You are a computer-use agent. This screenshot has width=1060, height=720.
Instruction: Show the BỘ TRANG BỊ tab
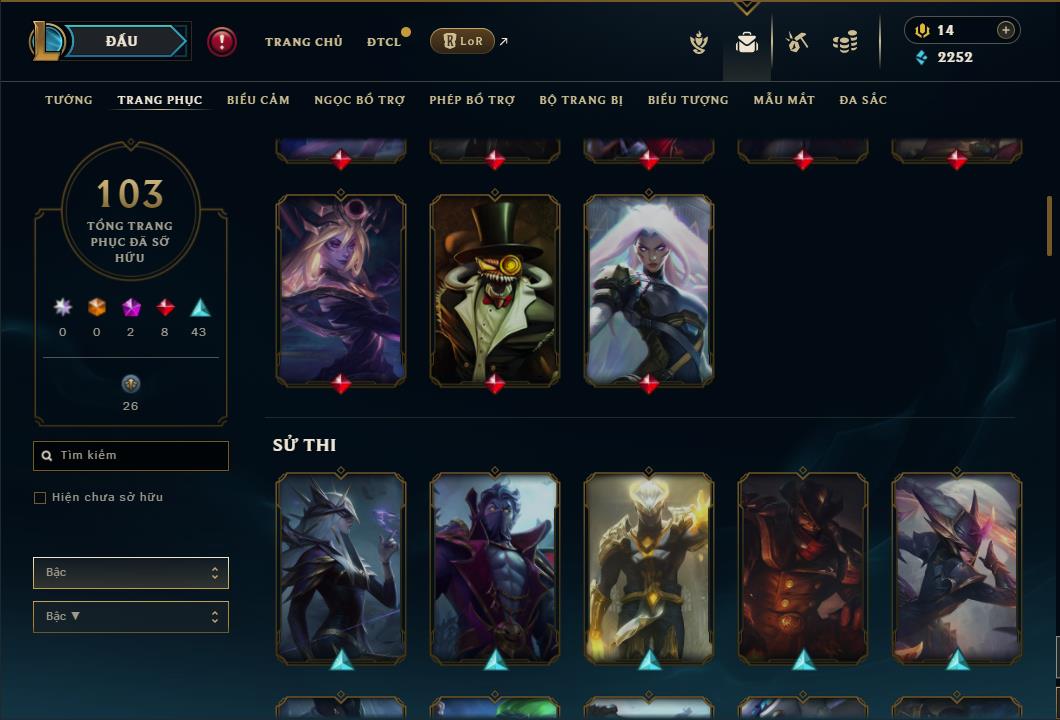click(x=581, y=100)
